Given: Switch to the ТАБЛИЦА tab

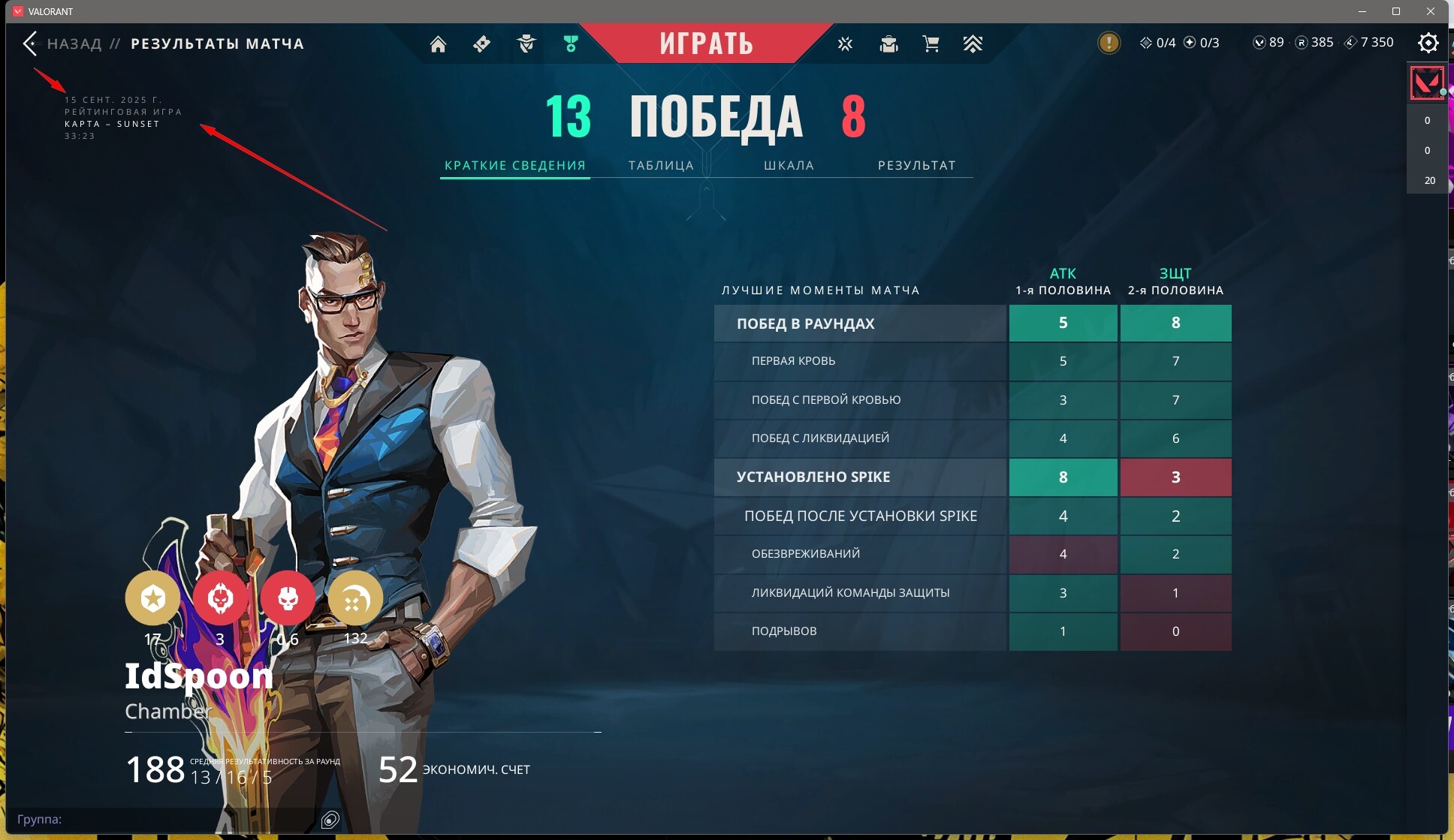Looking at the screenshot, I should coord(661,165).
